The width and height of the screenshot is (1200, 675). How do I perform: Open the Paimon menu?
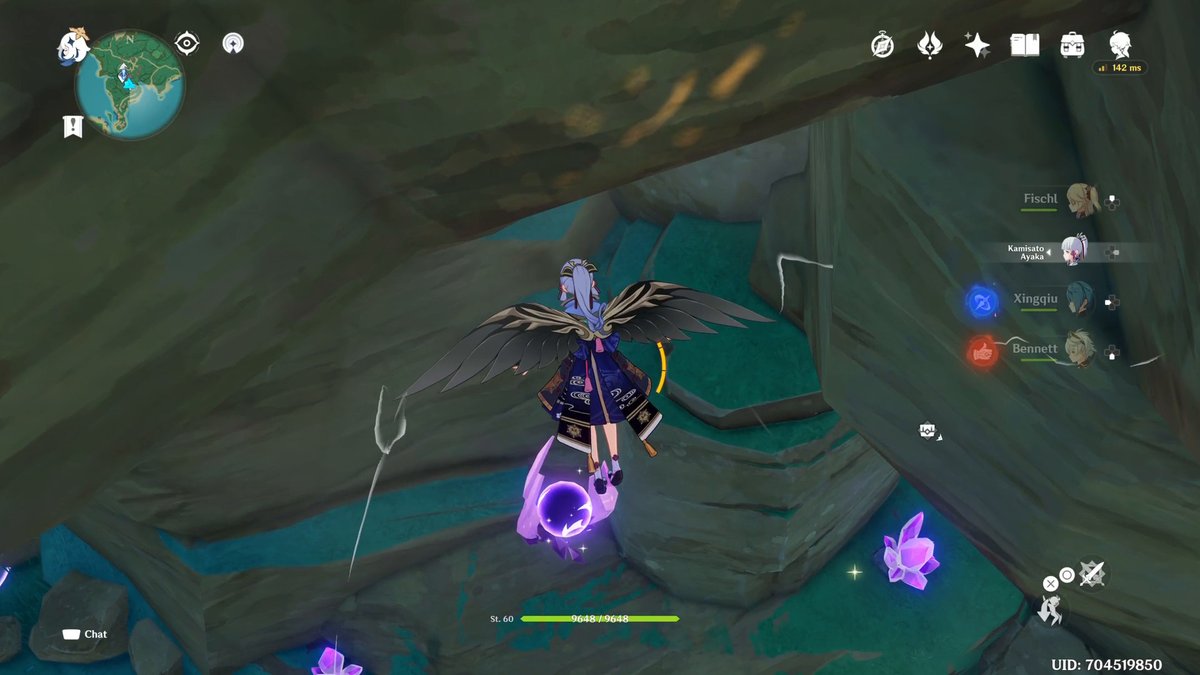point(72,45)
